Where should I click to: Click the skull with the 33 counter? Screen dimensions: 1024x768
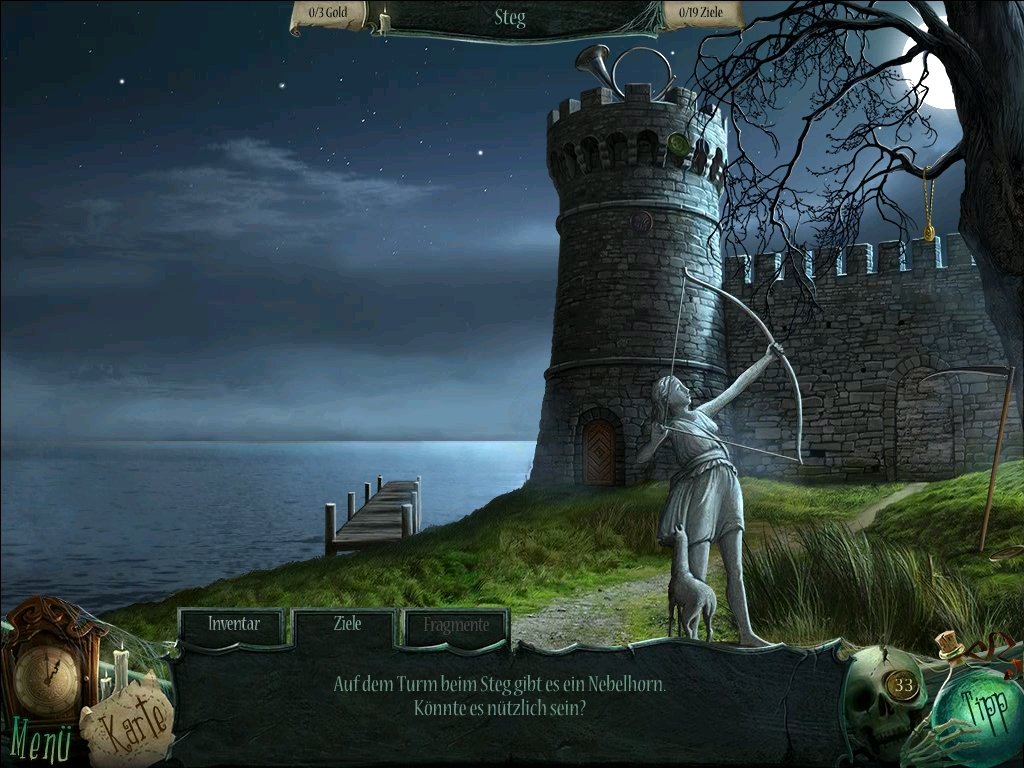click(884, 700)
